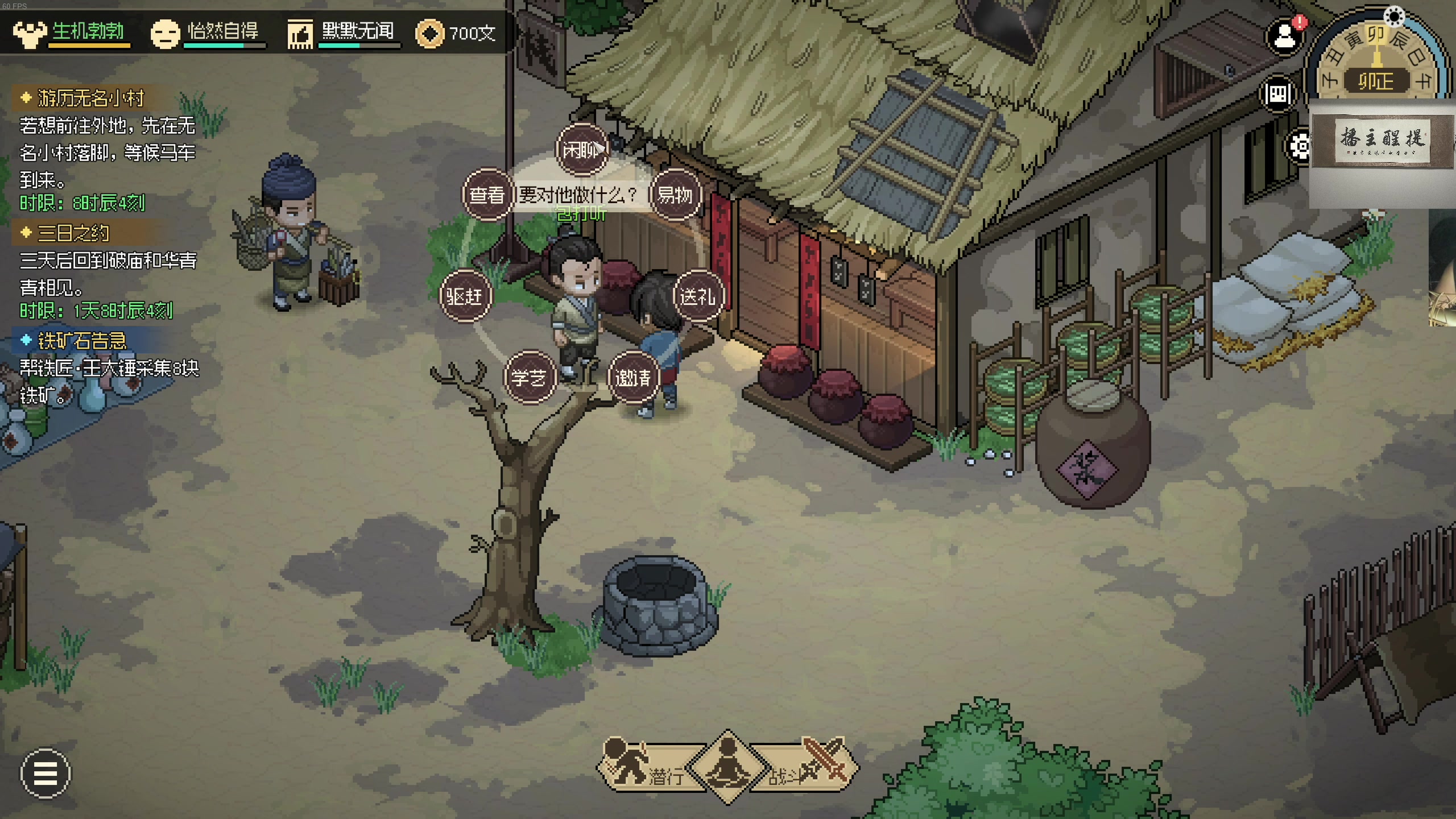Select the 查看 (inspect) option
Viewport: 1456px width, 819px height.
click(487, 195)
